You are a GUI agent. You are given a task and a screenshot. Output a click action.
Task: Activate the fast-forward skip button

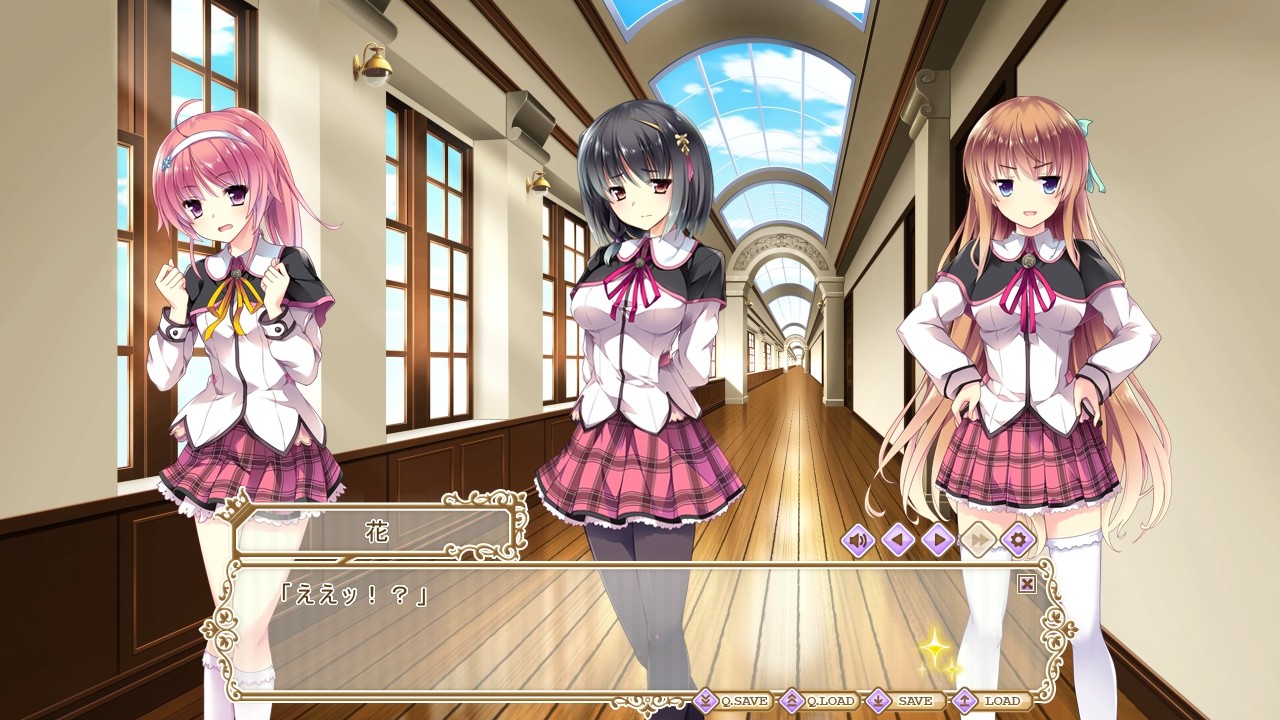[978, 541]
